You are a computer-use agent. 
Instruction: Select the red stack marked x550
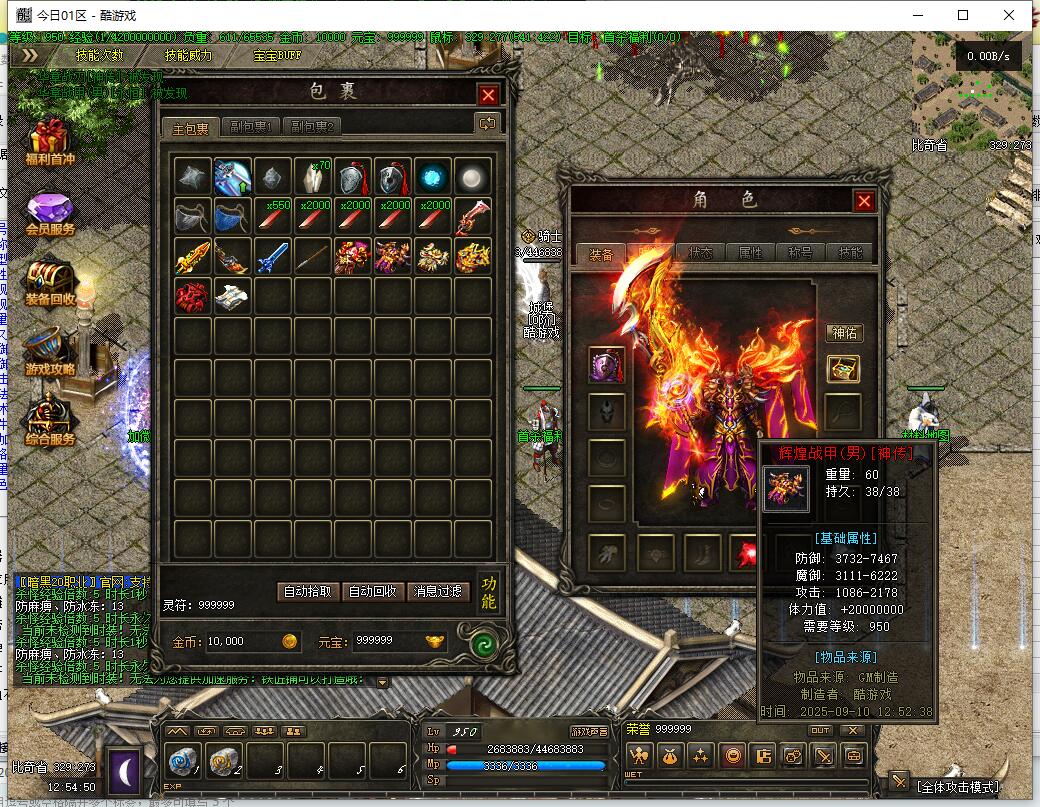(273, 217)
